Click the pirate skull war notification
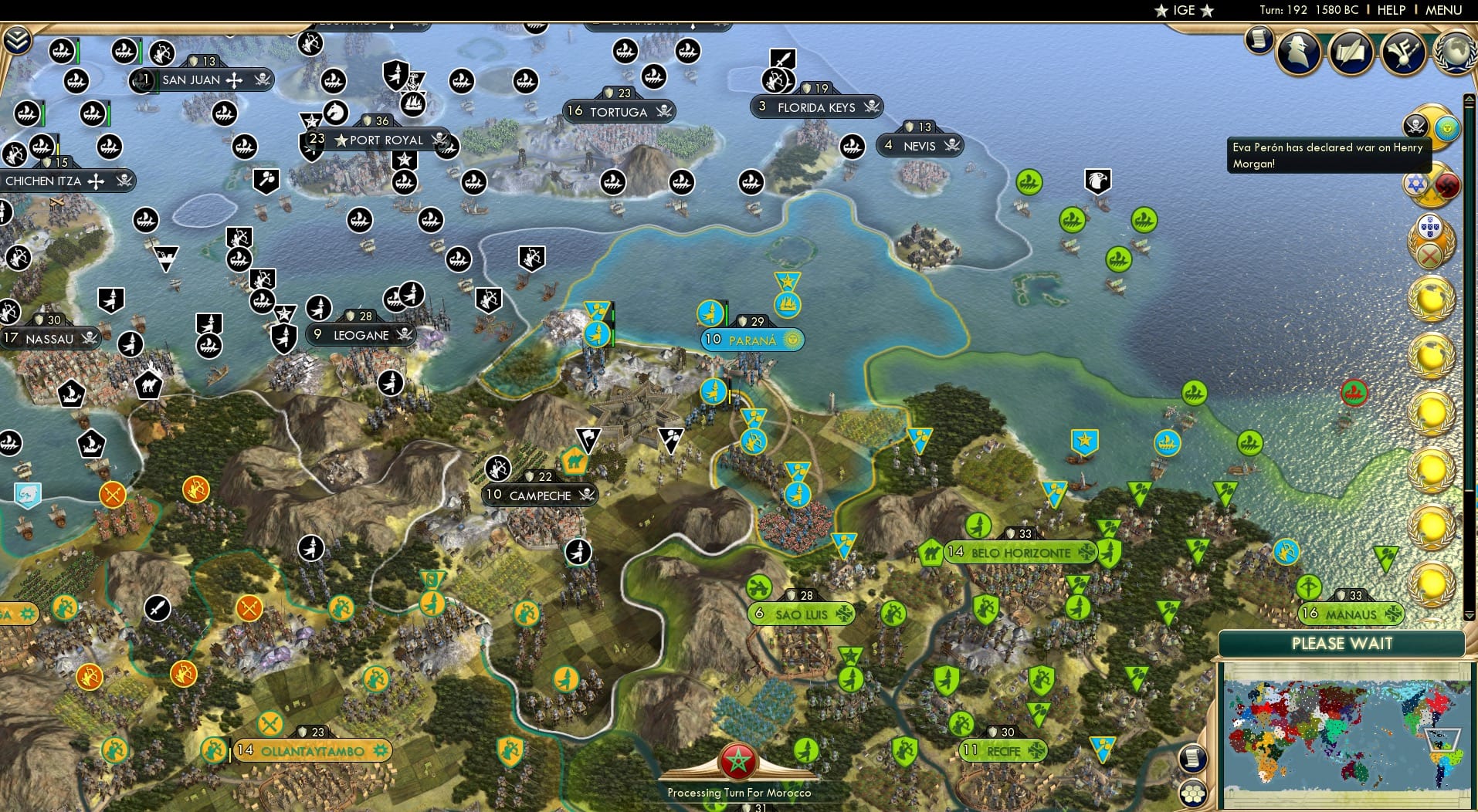Viewport: 1478px width, 812px height. [x=1417, y=125]
